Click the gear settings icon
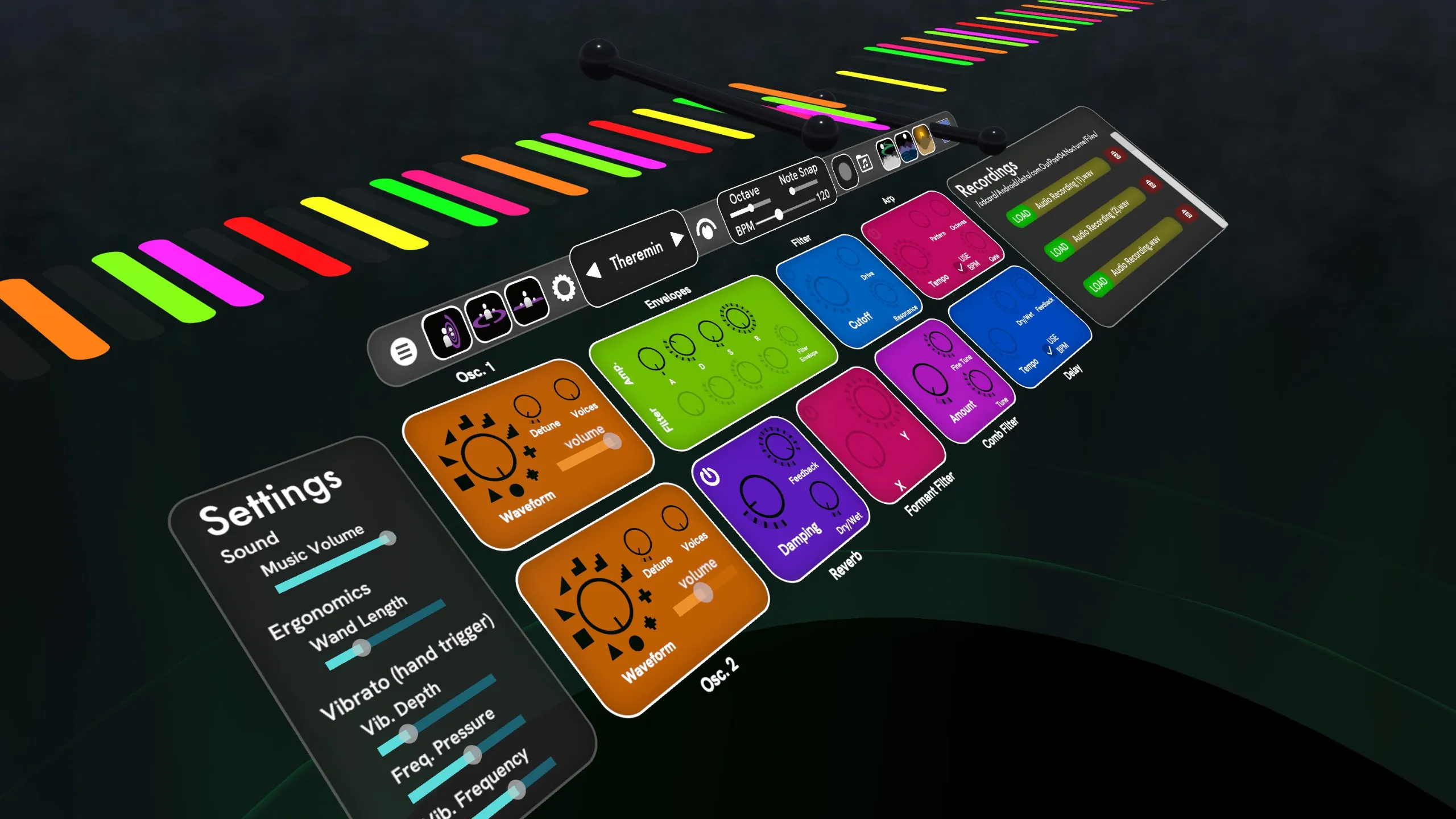This screenshot has width=1456, height=819. click(564, 288)
